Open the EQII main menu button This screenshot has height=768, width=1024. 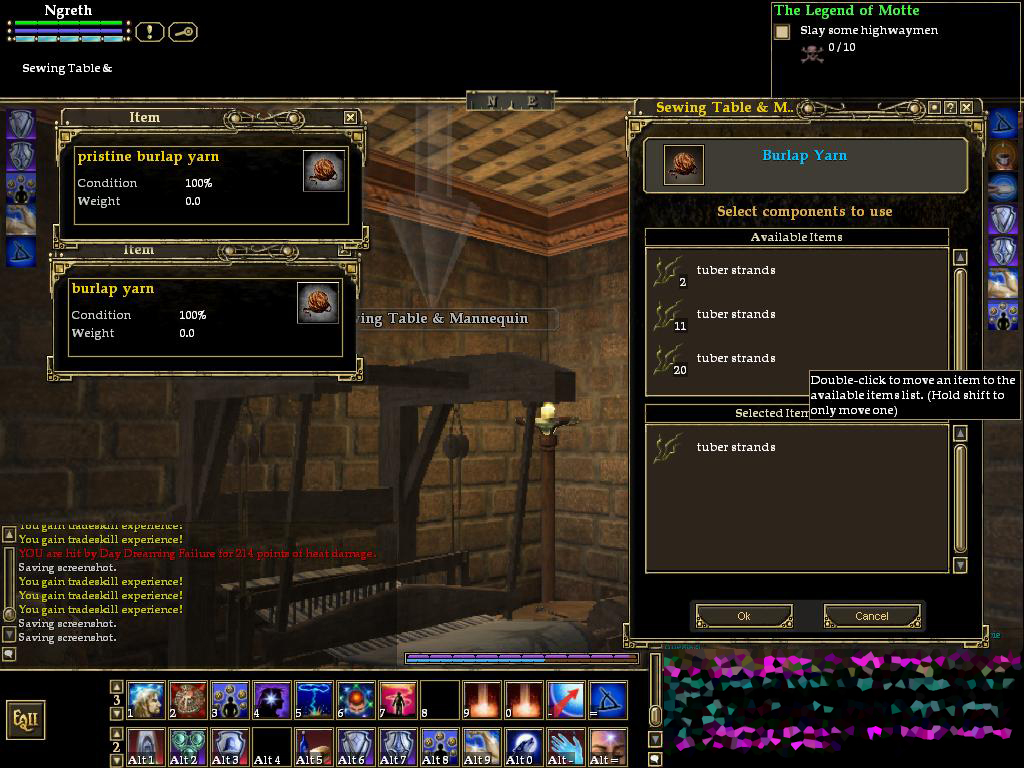coord(25,719)
